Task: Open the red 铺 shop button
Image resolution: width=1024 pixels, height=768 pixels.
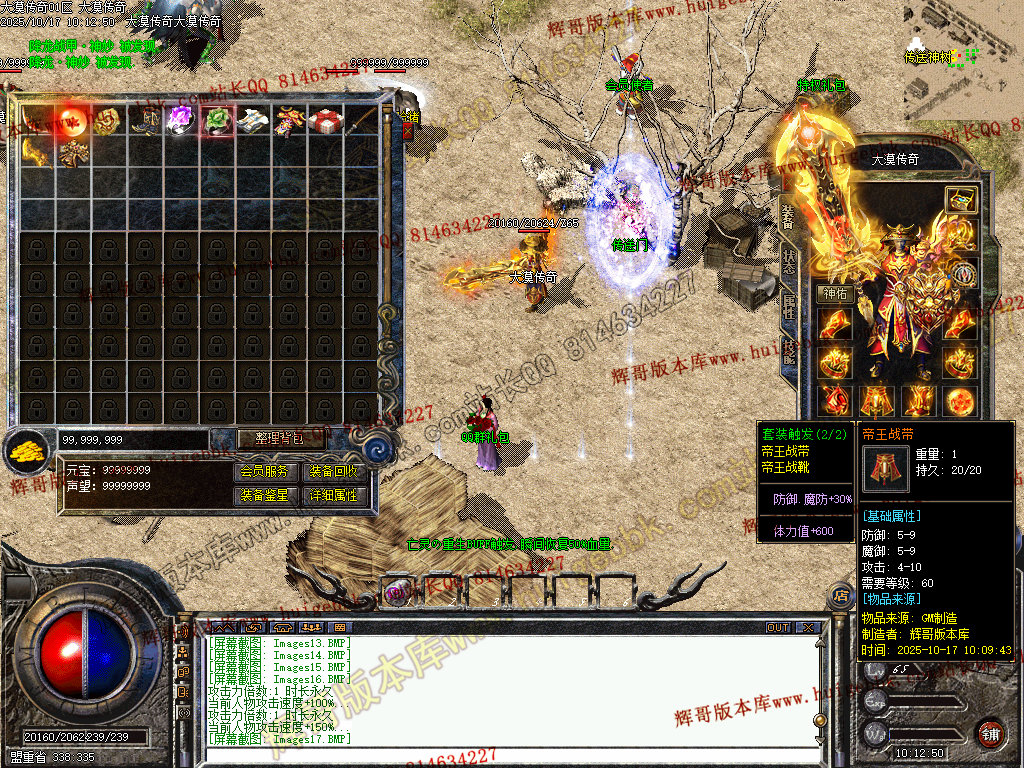Action: click(990, 733)
